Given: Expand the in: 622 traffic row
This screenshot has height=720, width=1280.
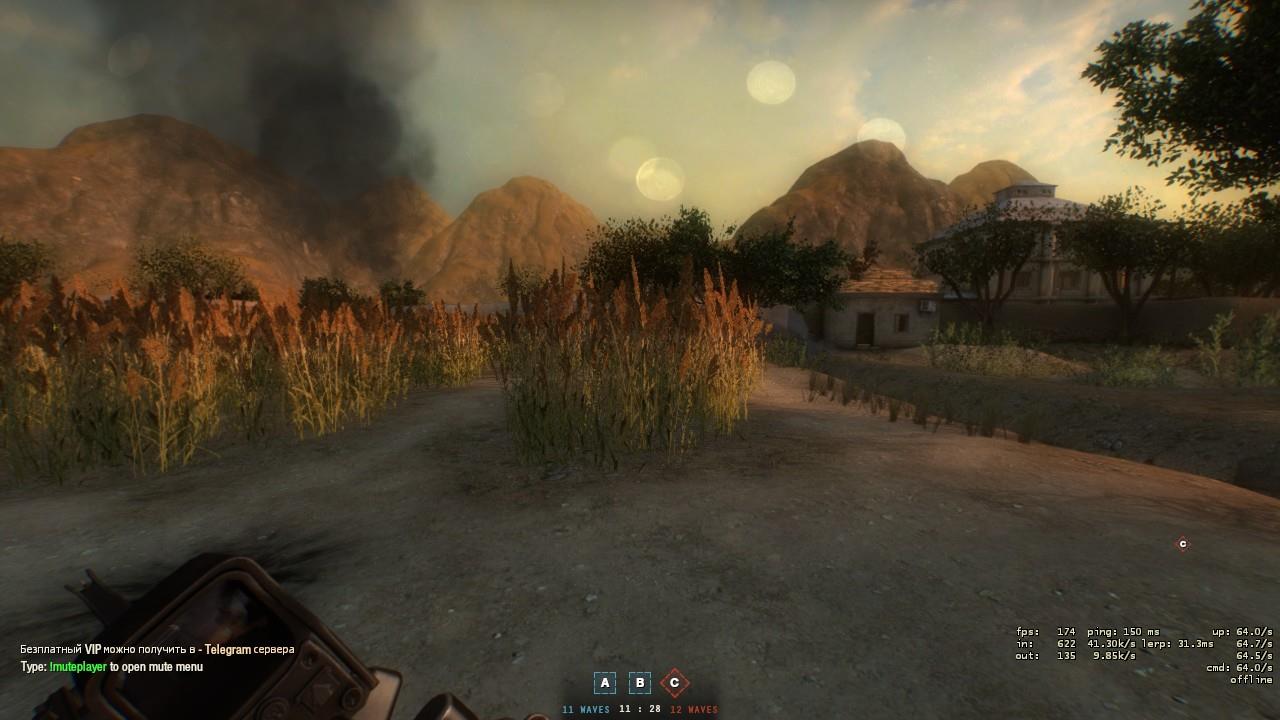Looking at the screenshot, I should click(x=1045, y=644).
